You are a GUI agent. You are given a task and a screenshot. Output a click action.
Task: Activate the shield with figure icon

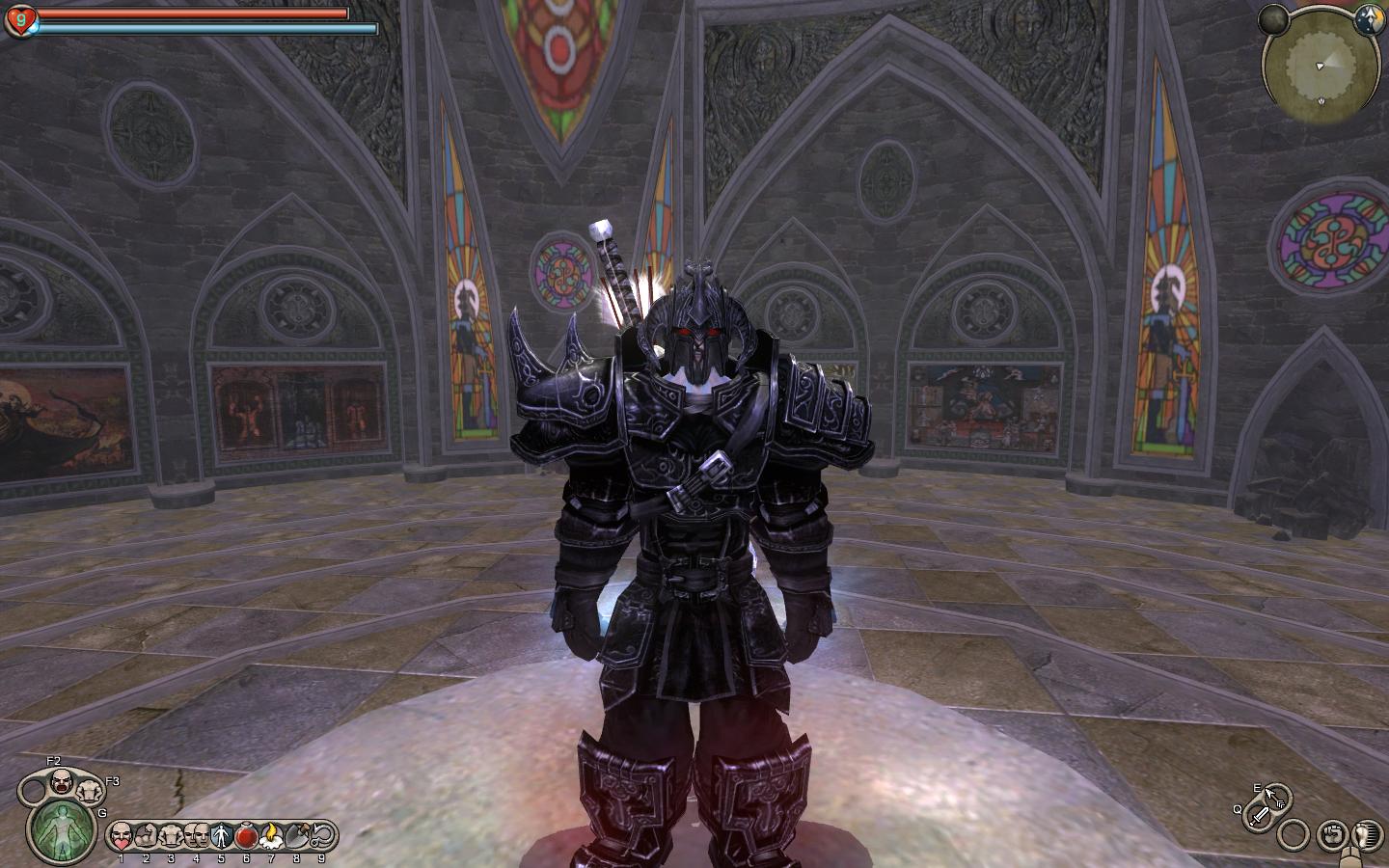[x=221, y=834]
